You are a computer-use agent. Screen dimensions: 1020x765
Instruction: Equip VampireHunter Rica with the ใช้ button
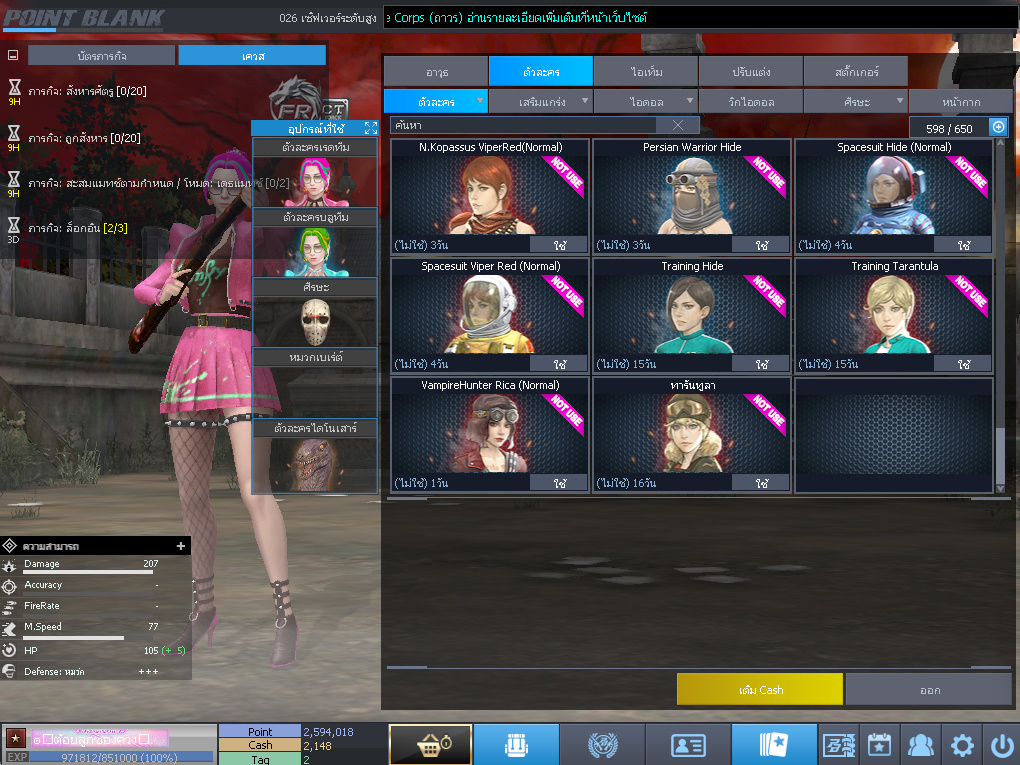(x=558, y=483)
